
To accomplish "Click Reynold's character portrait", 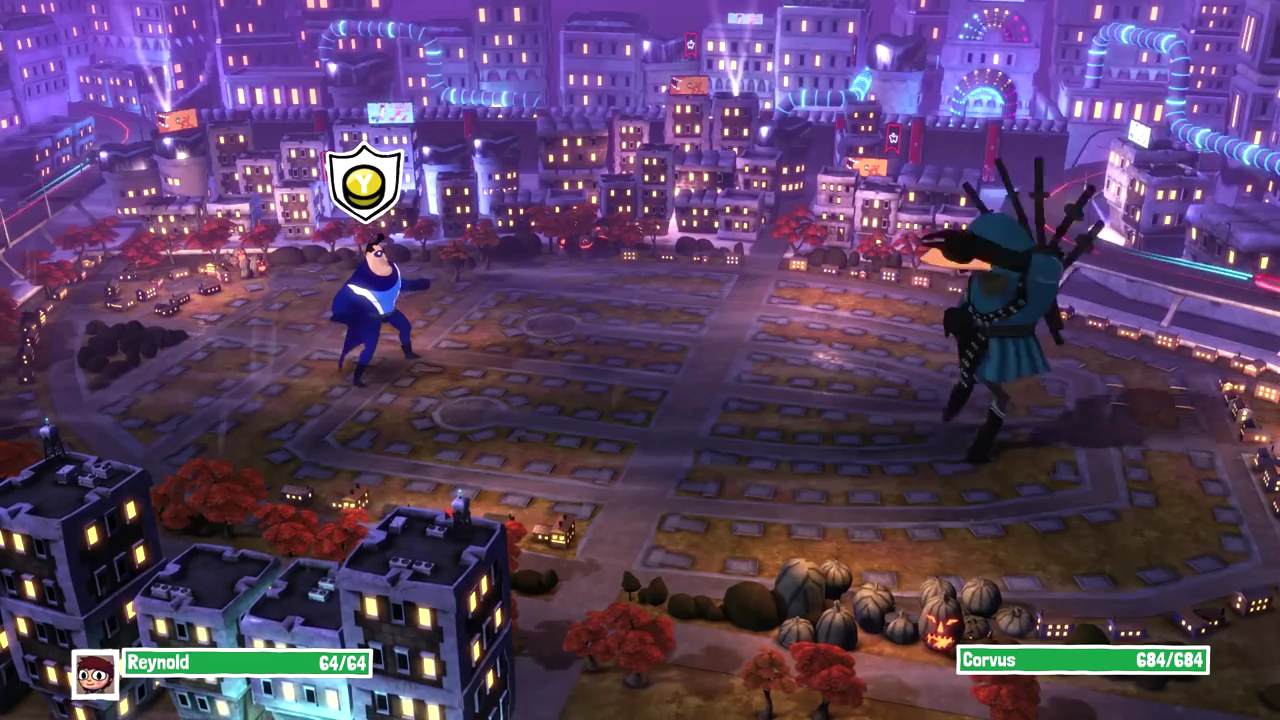I will pos(96,674).
